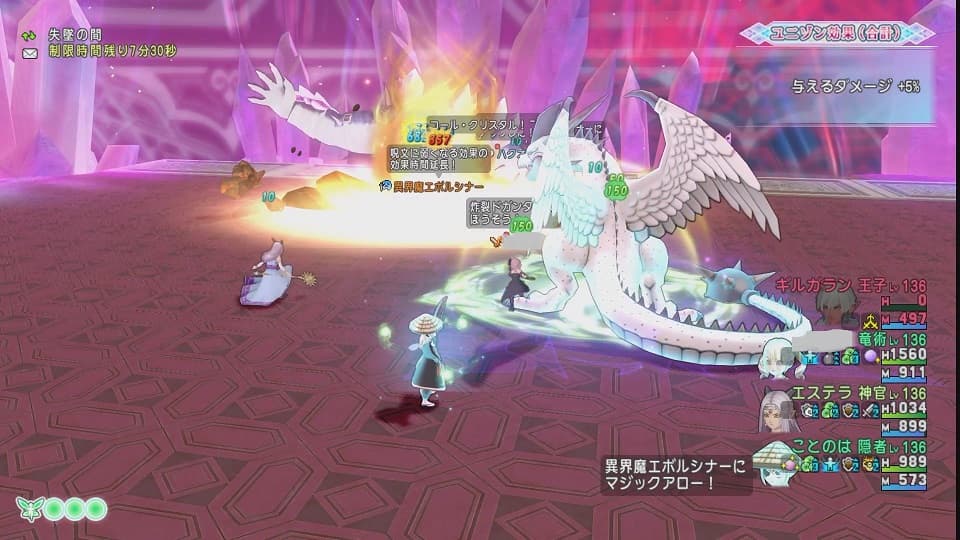960x540 pixels.
Task: Open the mail envelope icon
Action: pos(30,51)
